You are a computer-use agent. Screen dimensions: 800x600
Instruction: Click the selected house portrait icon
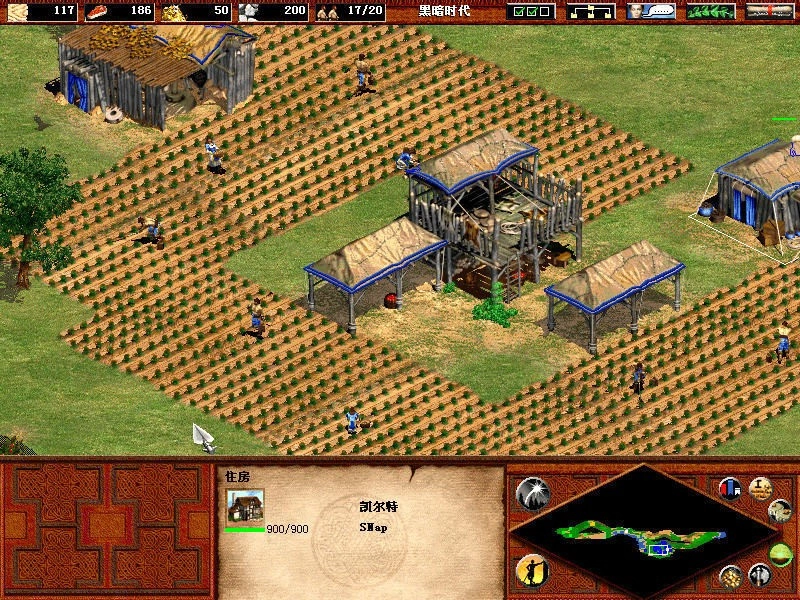point(245,506)
